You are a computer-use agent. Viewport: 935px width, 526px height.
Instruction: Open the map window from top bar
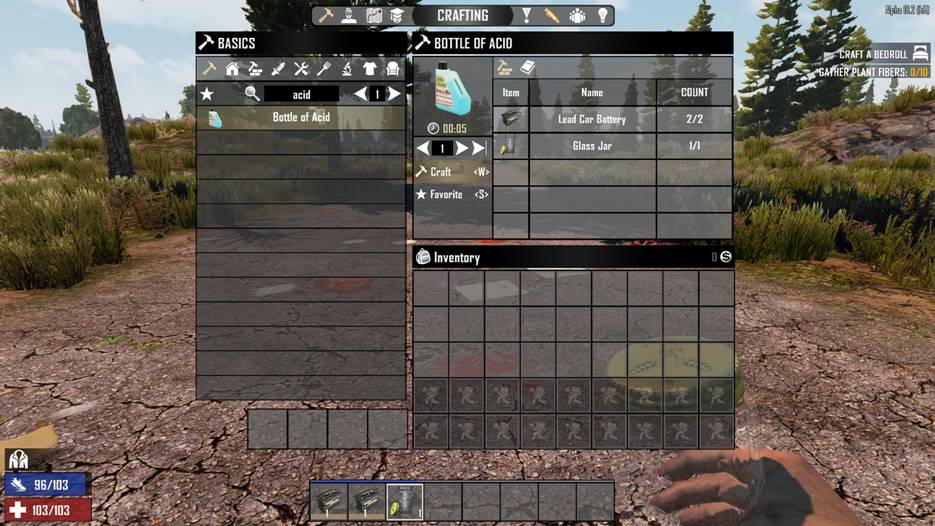pos(374,16)
